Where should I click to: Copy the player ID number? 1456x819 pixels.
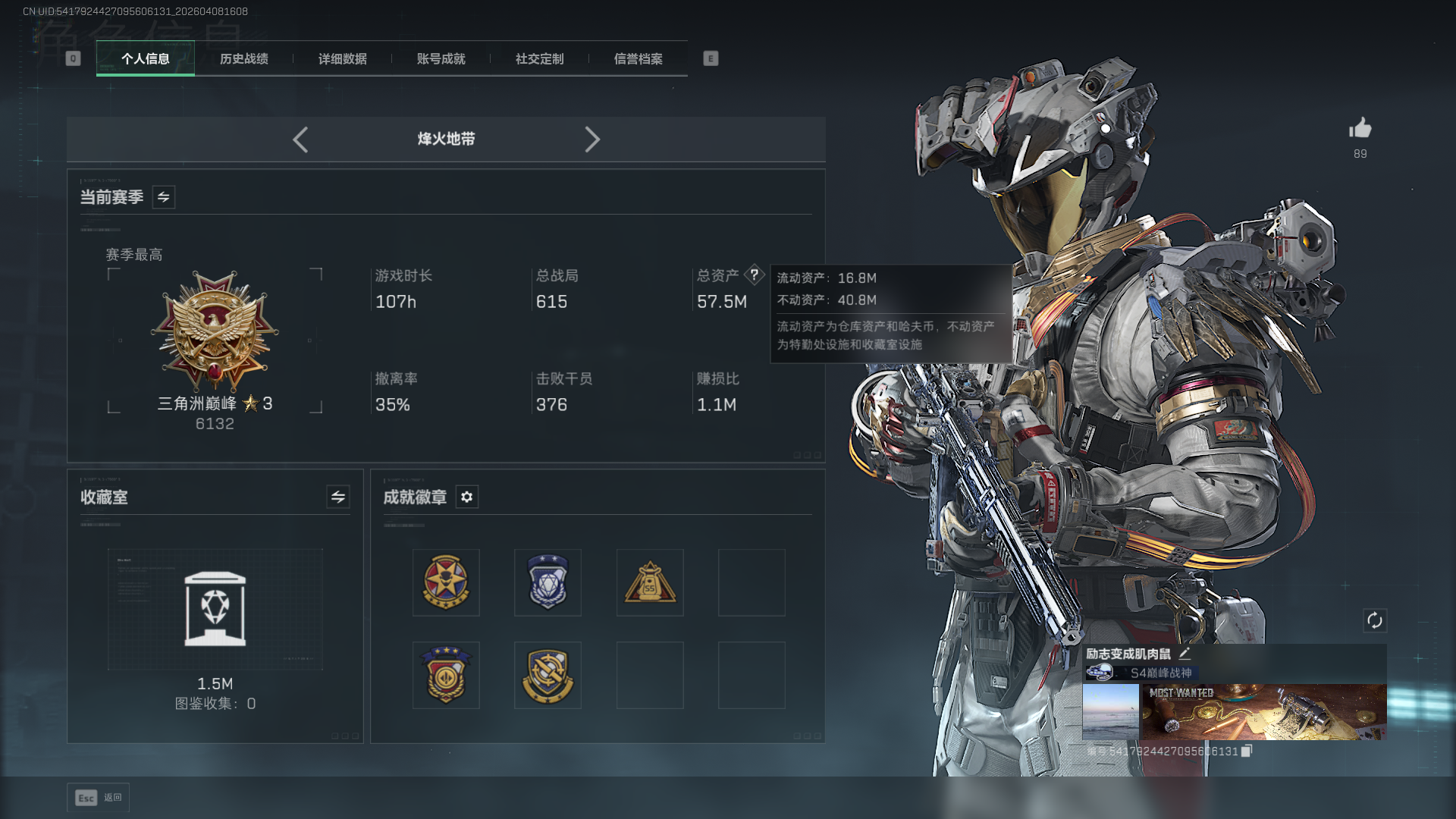[x=1247, y=751]
